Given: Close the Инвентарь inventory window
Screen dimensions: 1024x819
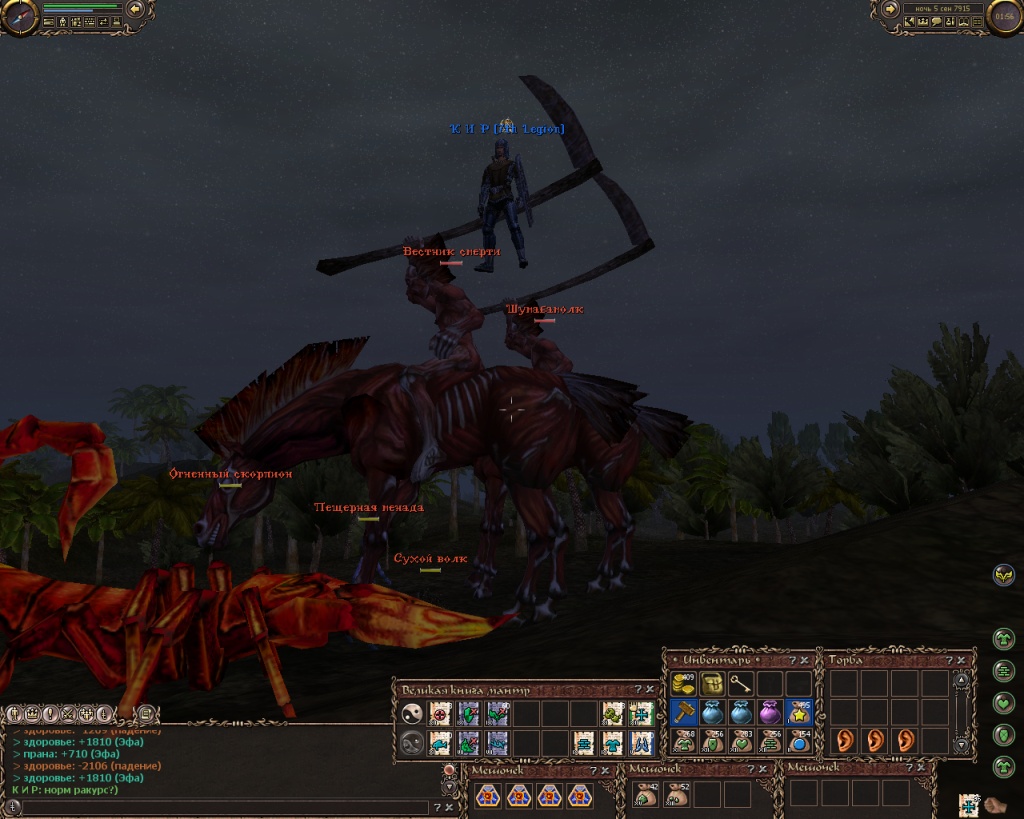Looking at the screenshot, I should tap(805, 660).
